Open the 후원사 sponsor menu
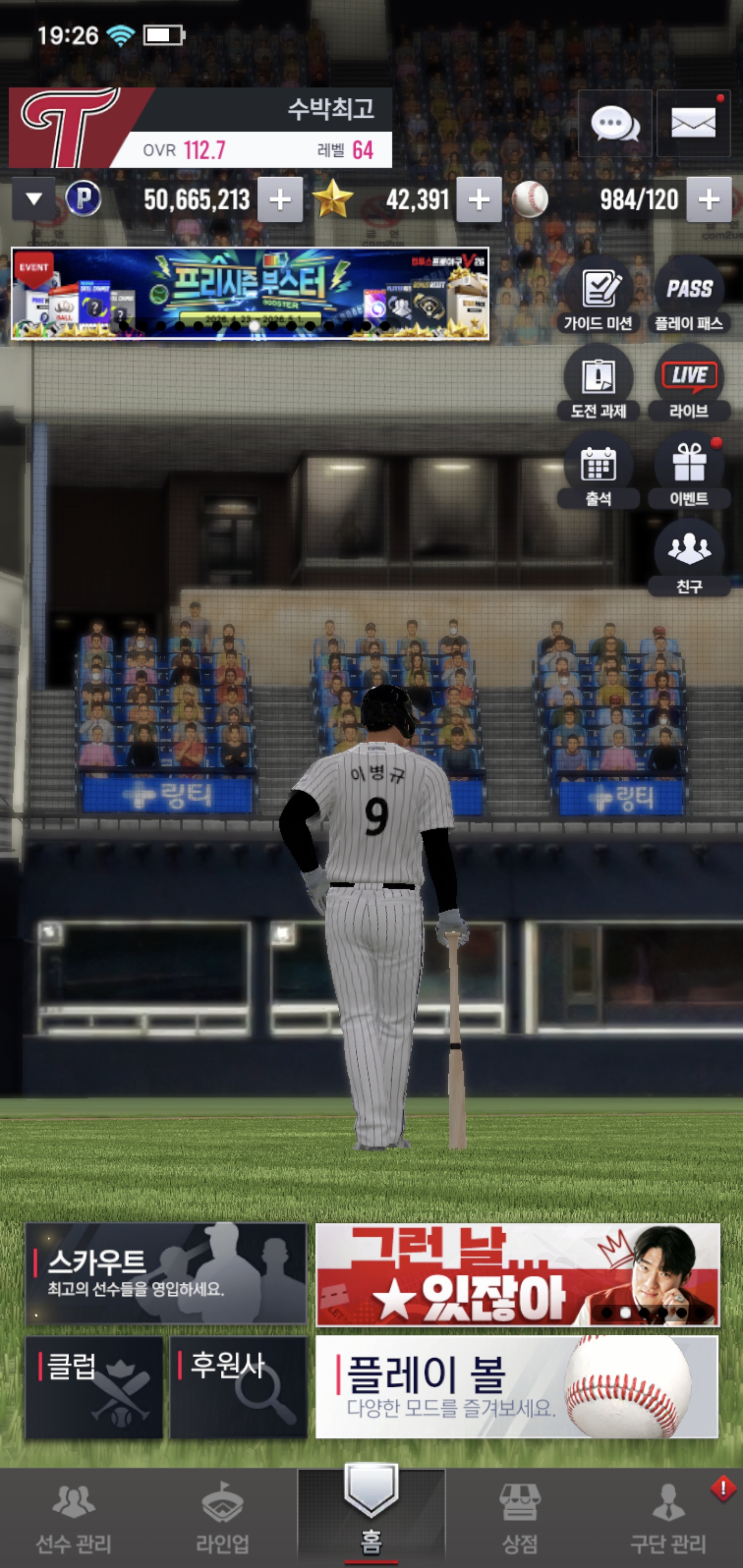The height and width of the screenshot is (1568, 743). pos(238,1388)
